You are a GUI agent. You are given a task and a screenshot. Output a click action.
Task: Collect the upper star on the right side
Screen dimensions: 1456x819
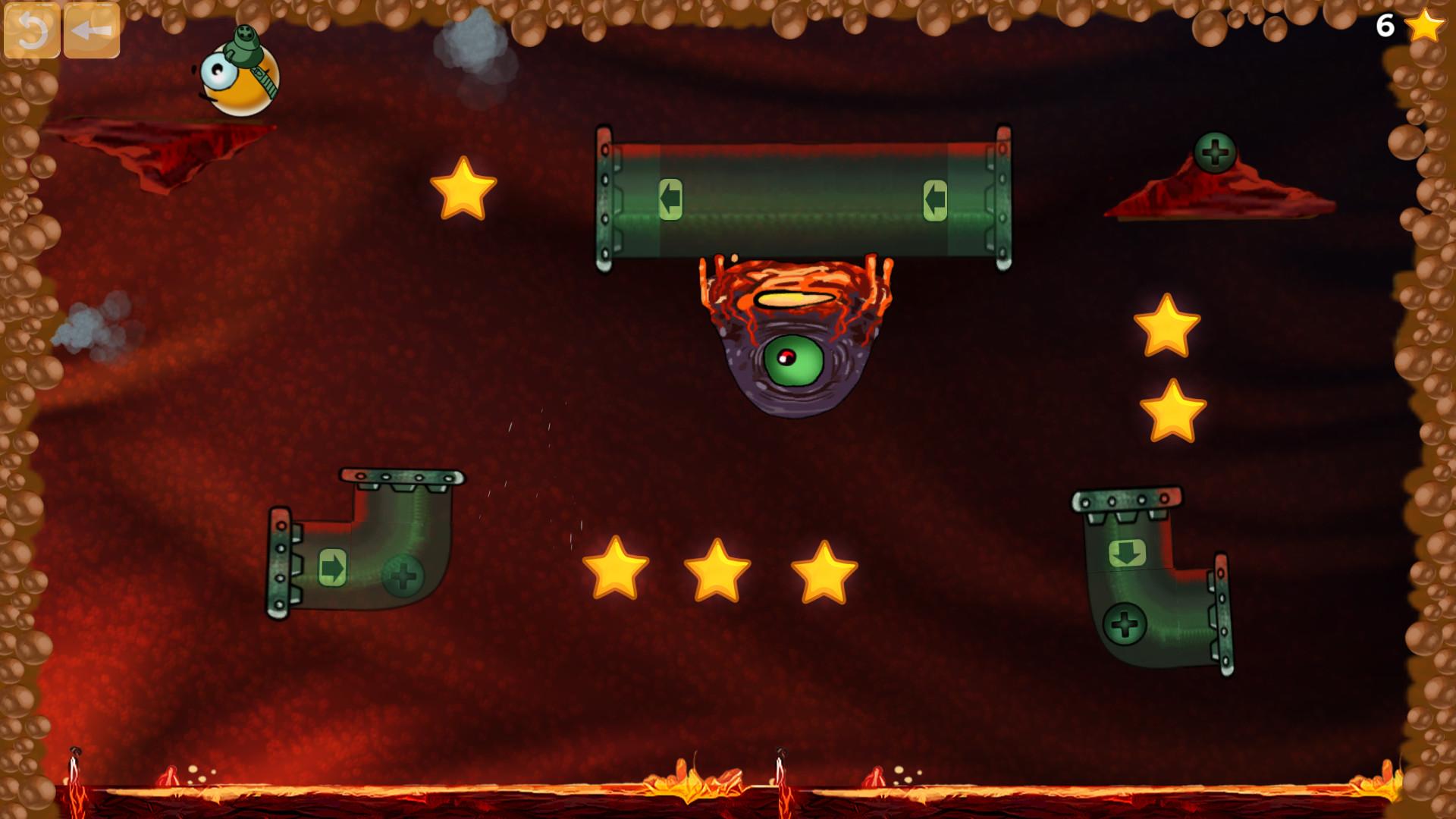pyautogui.click(x=1168, y=325)
